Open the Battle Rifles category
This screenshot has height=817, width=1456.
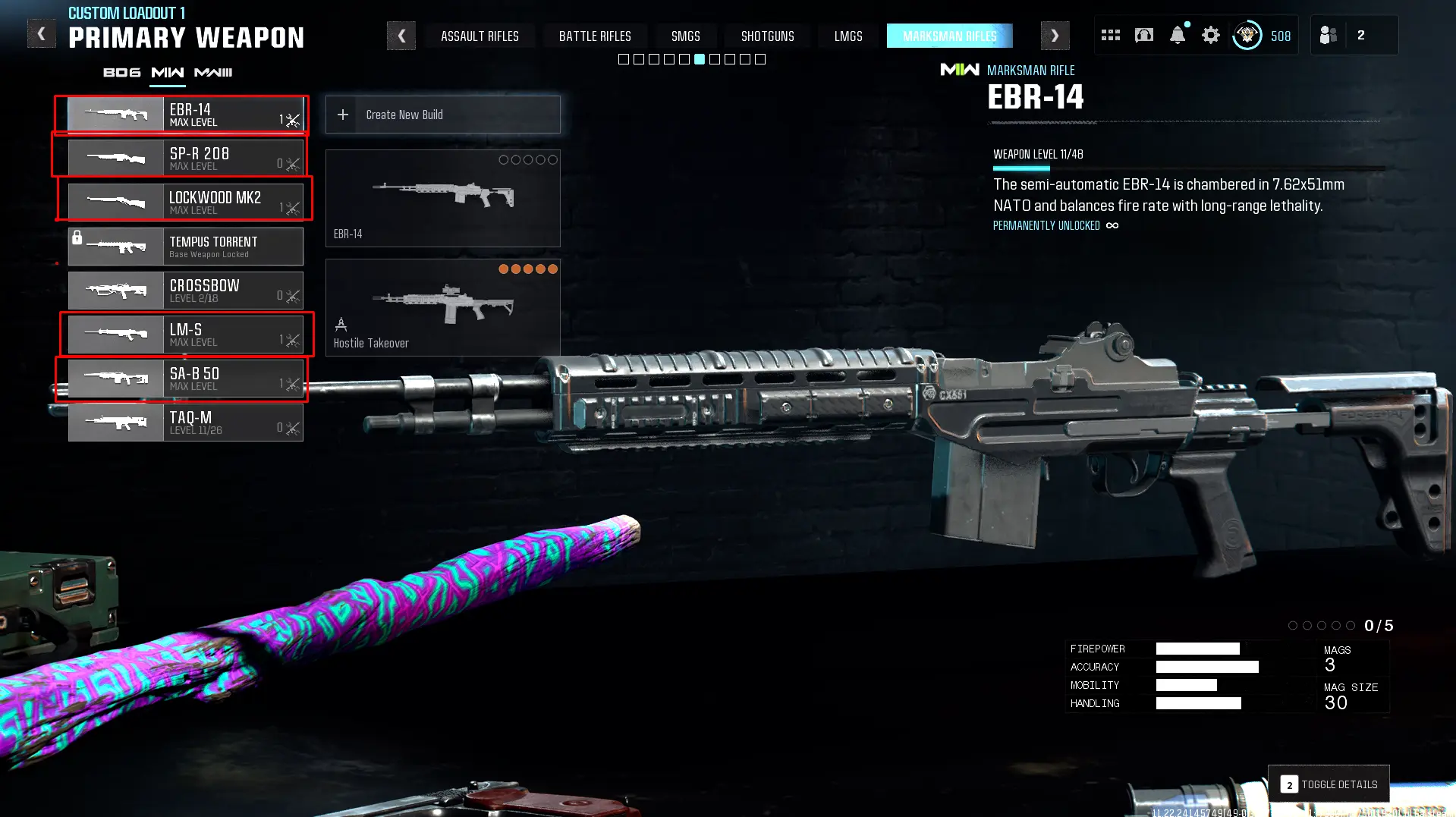(595, 36)
